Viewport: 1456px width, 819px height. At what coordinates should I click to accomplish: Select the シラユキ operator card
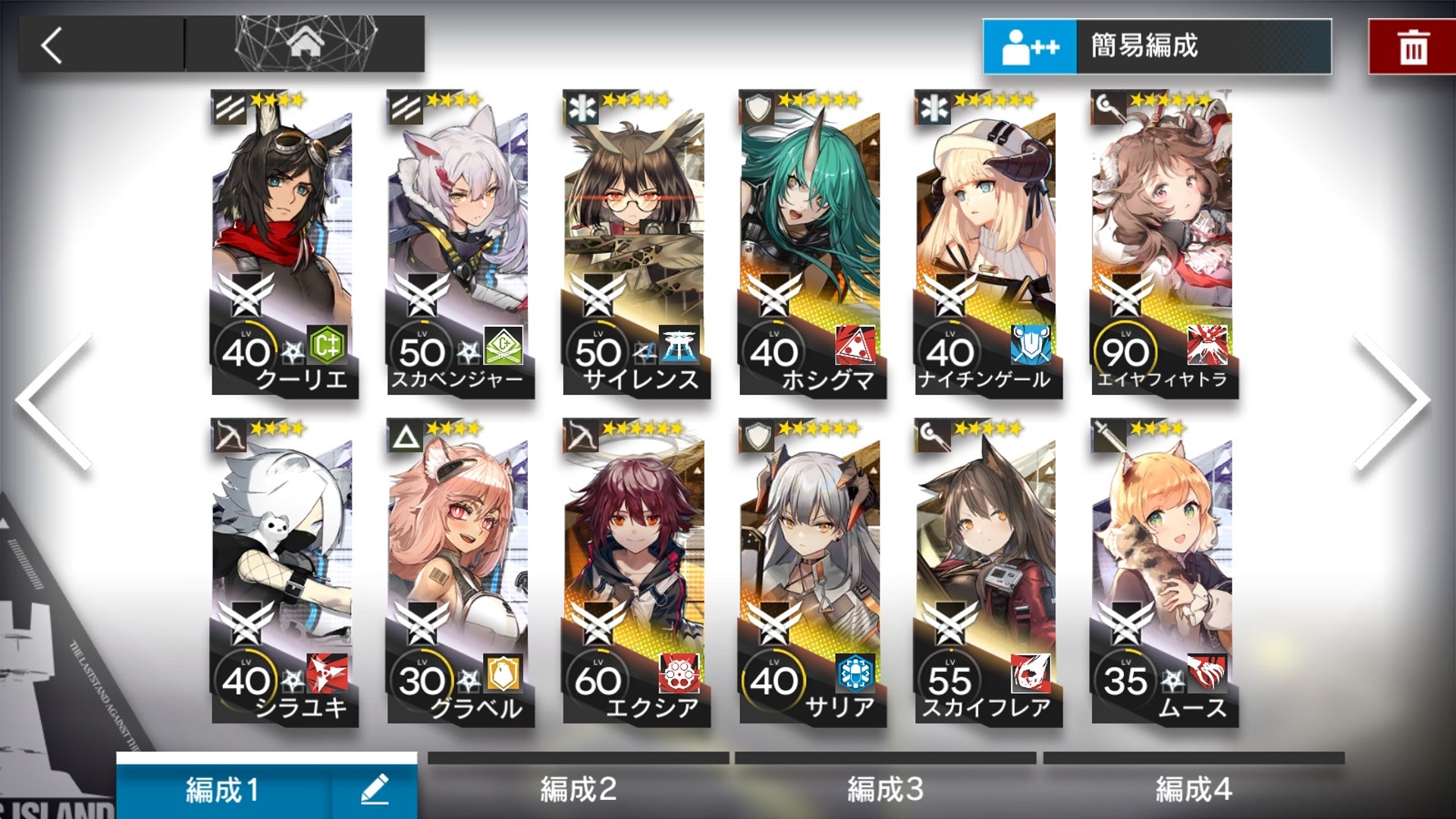[x=283, y=573]
